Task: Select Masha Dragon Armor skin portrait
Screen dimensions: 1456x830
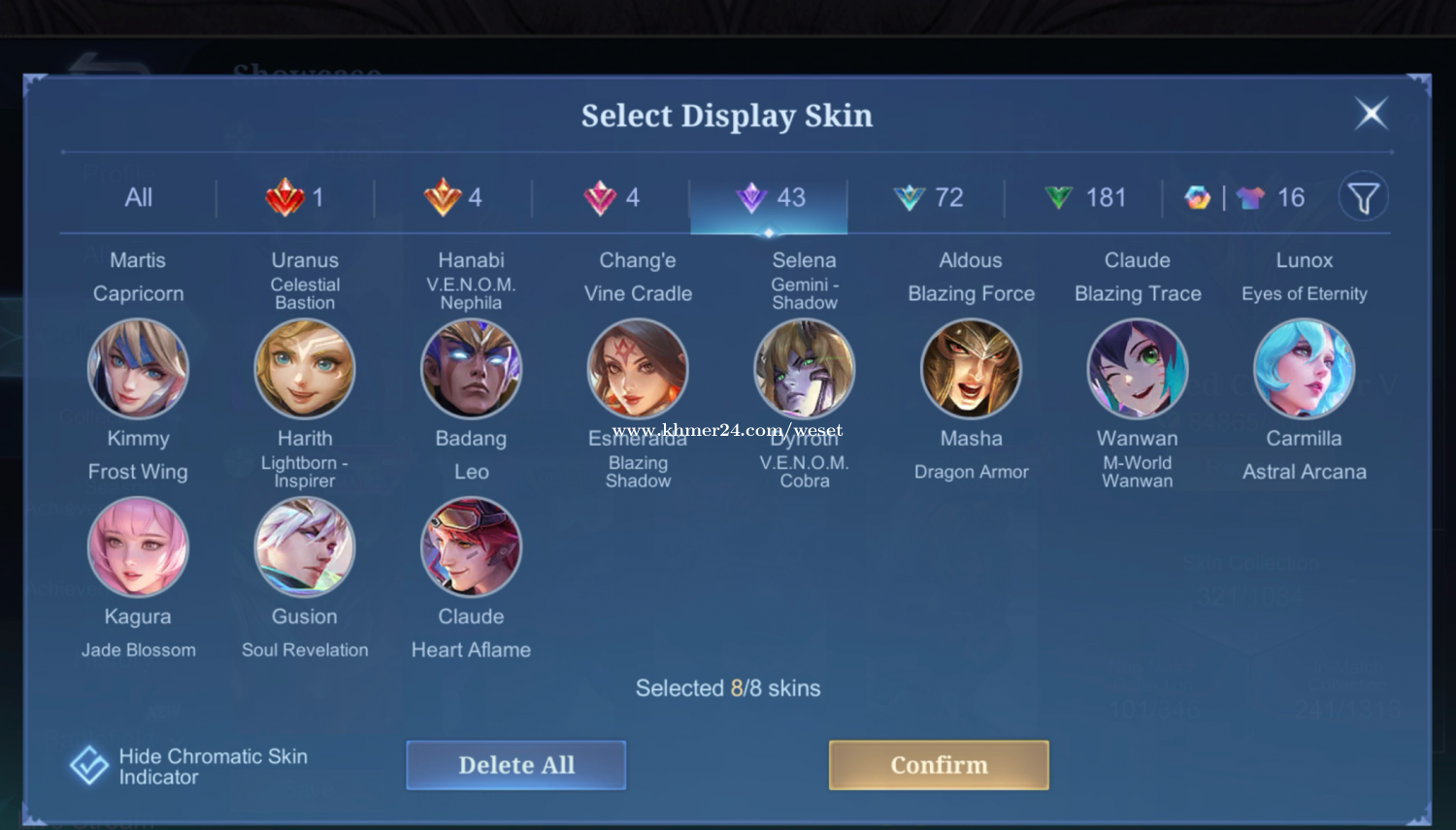Action: pos(971,369)
